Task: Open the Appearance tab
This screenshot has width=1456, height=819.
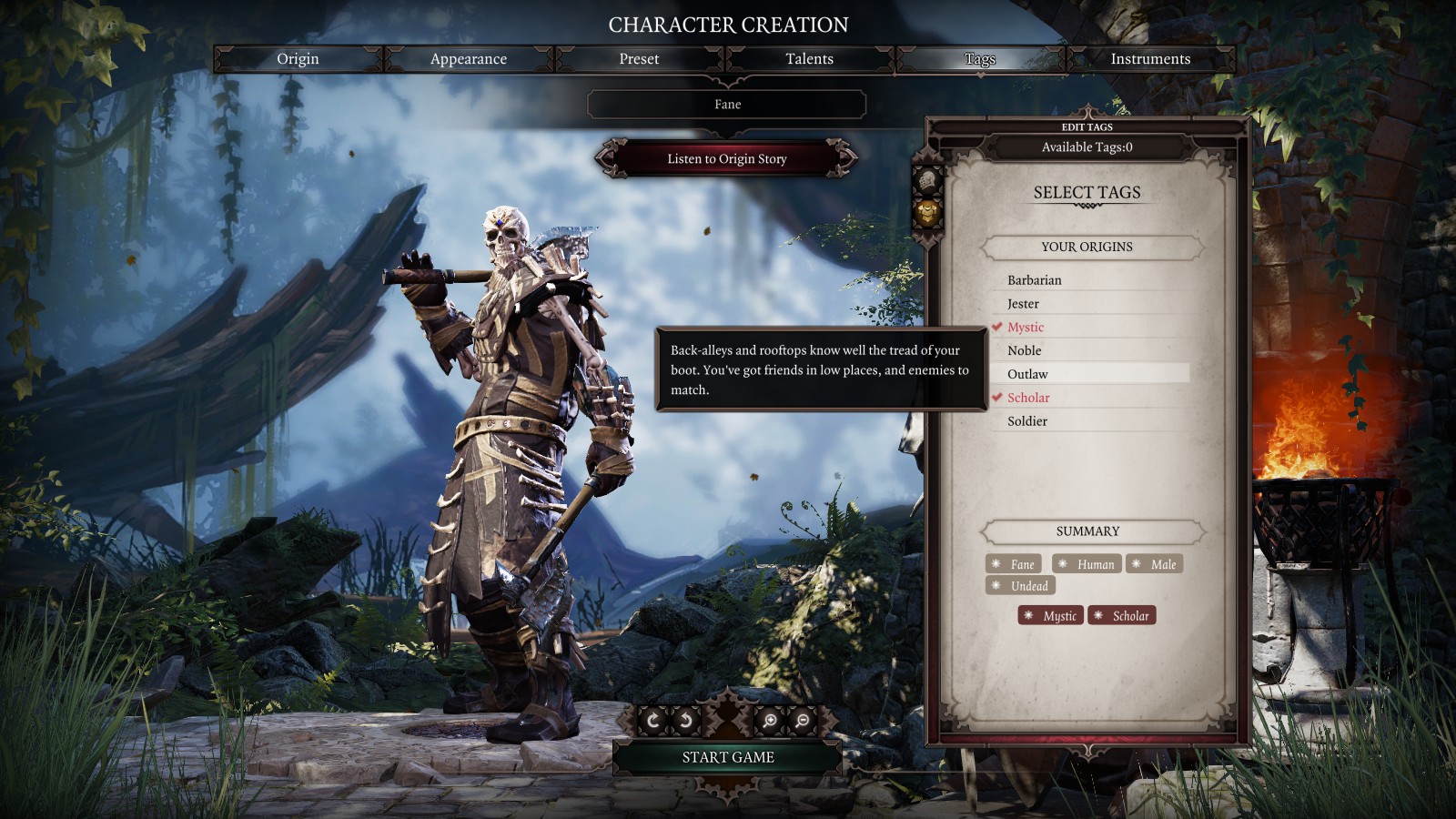Action: [468, 59]
